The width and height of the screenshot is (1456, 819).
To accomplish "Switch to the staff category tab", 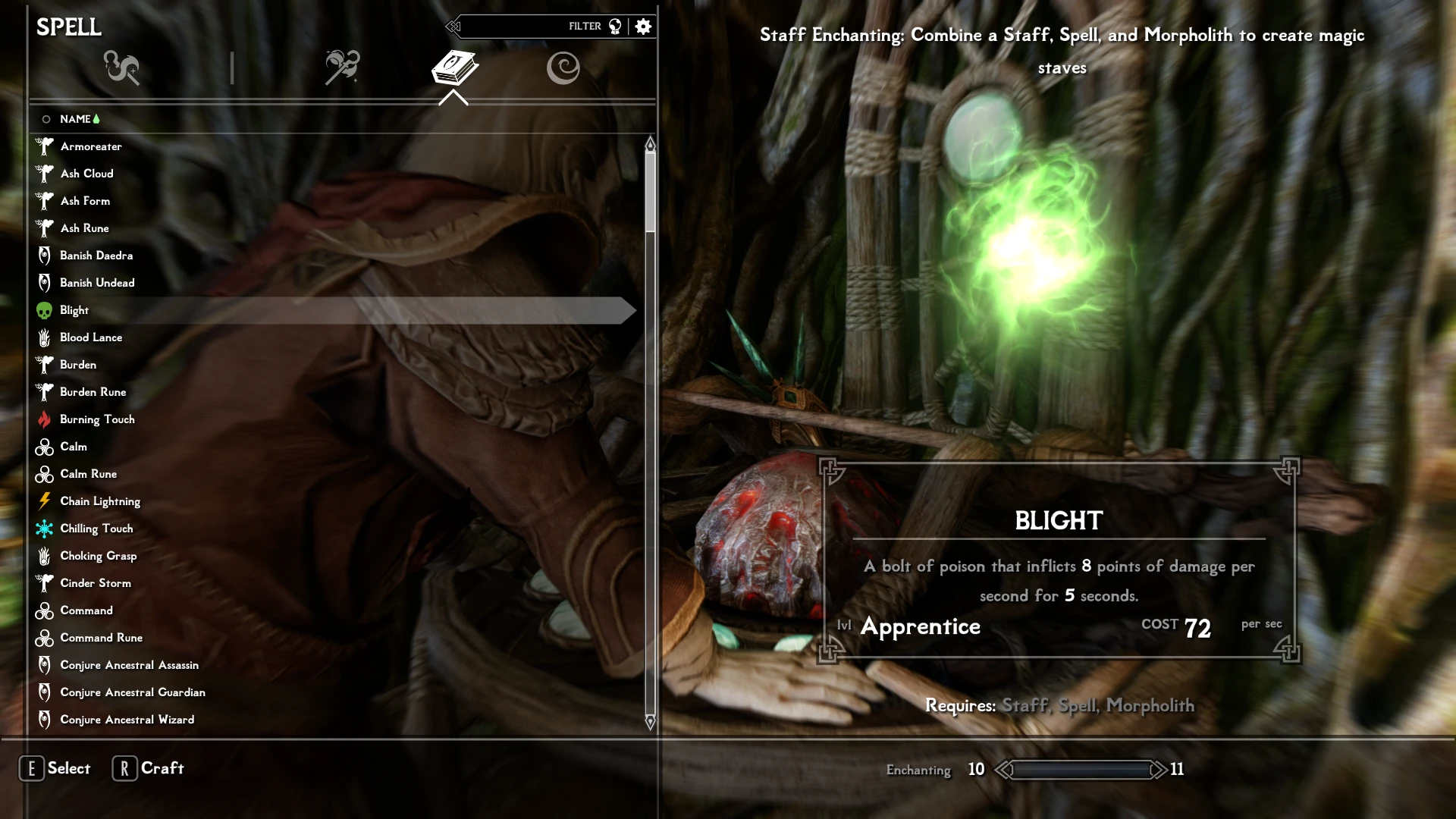I will pyautogui.click(x=342, y=67).
